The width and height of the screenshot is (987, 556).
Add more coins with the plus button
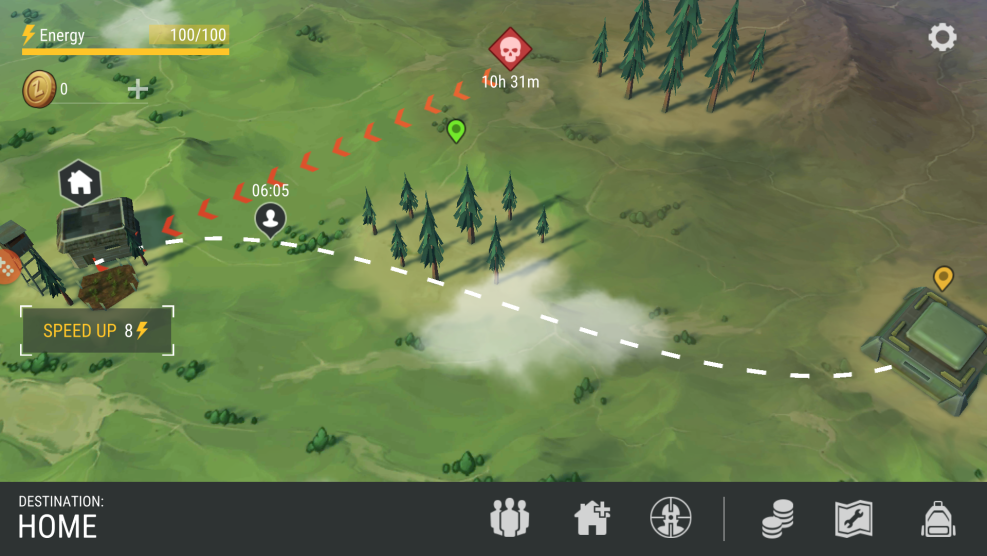tap(138, 89)
